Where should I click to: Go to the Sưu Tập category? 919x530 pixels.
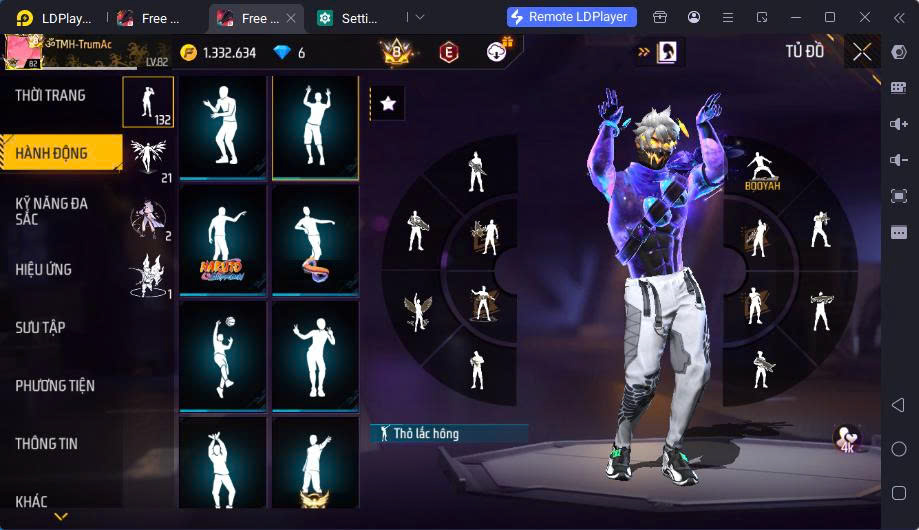40,328
